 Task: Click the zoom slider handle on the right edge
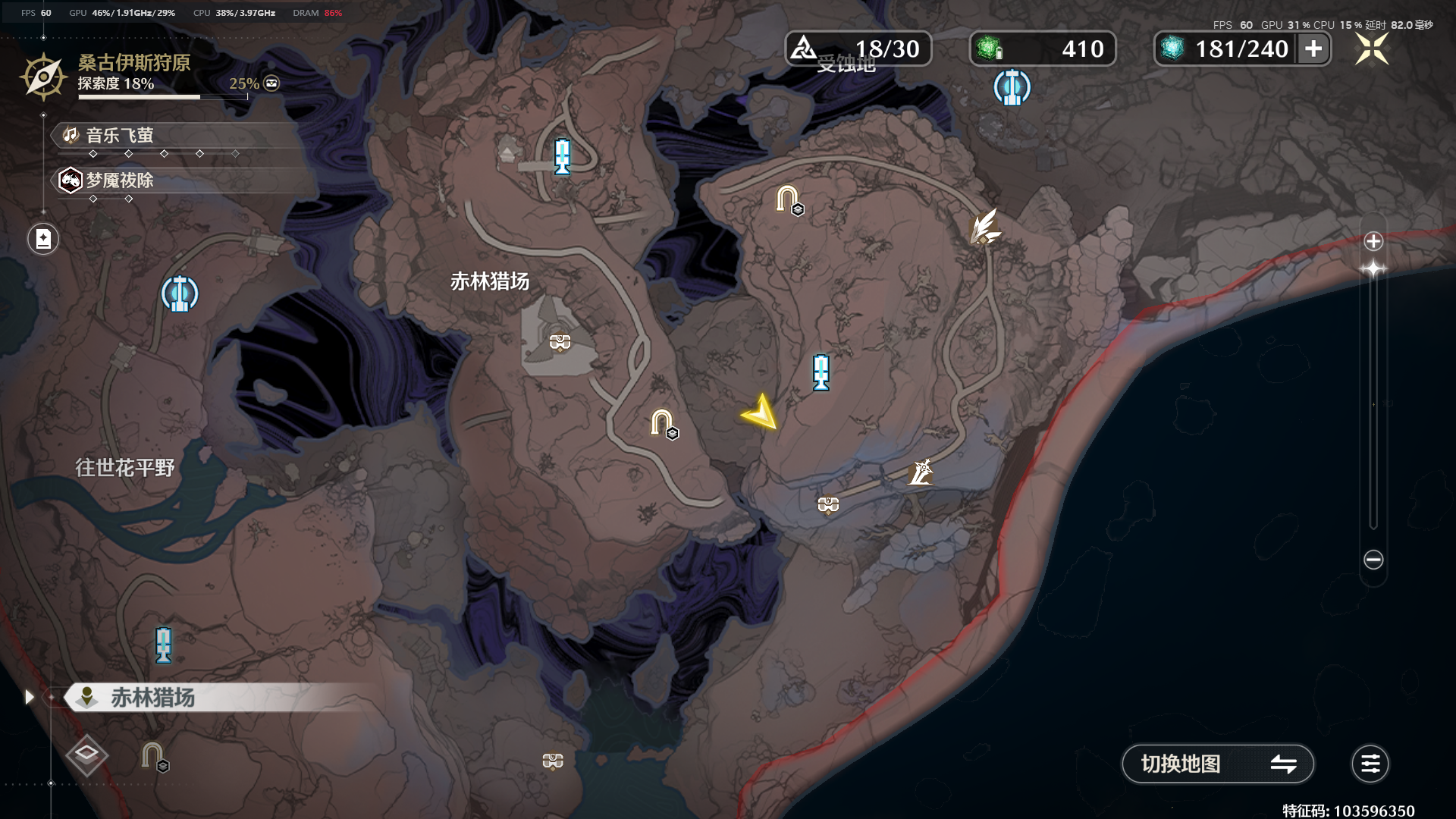click(1372, 266)
